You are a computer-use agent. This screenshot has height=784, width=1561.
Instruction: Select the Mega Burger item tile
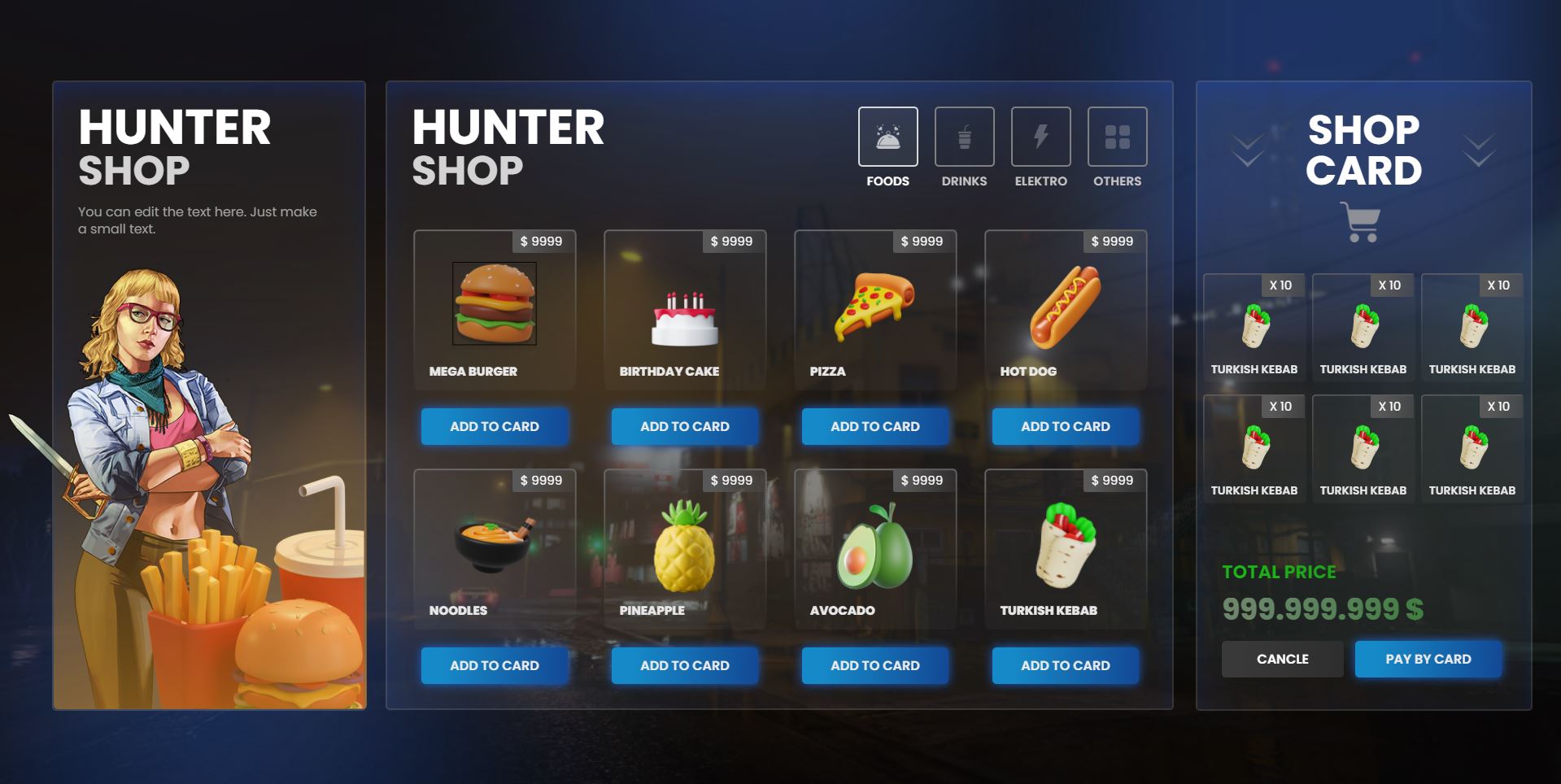point(495,311)
